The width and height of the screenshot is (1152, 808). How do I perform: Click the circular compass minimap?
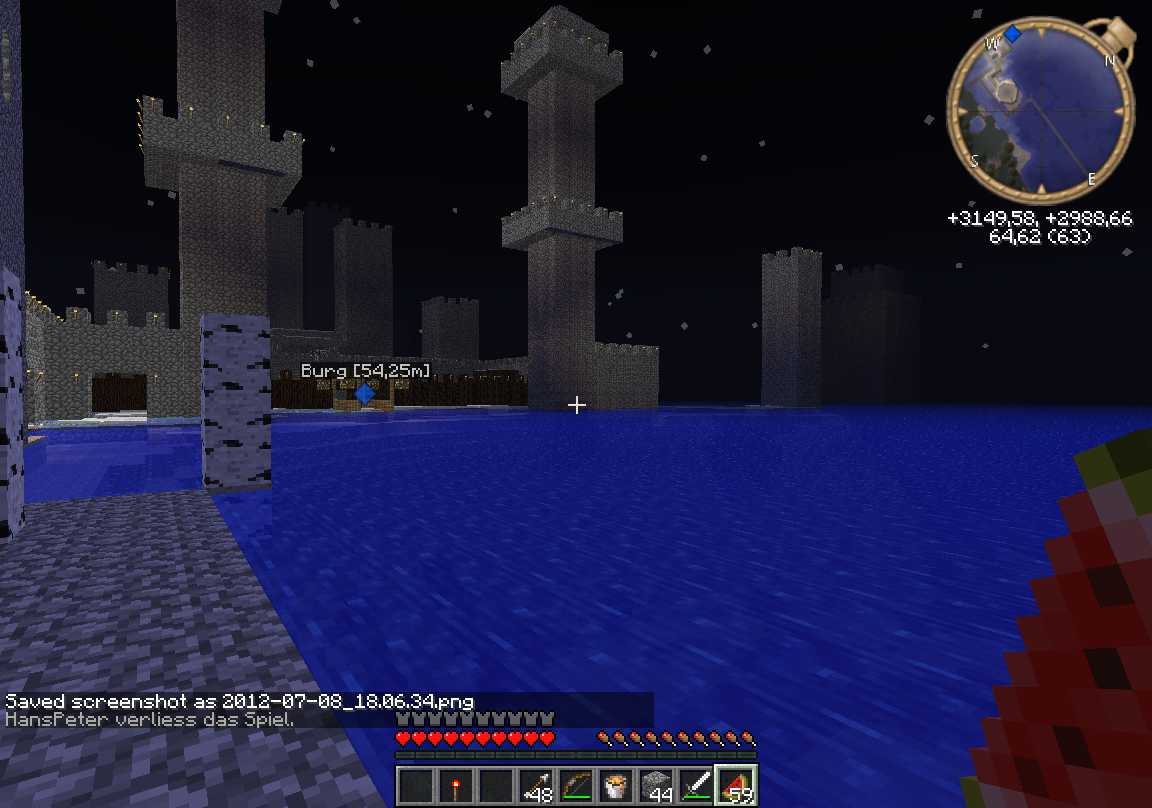tap(1040, 110)
